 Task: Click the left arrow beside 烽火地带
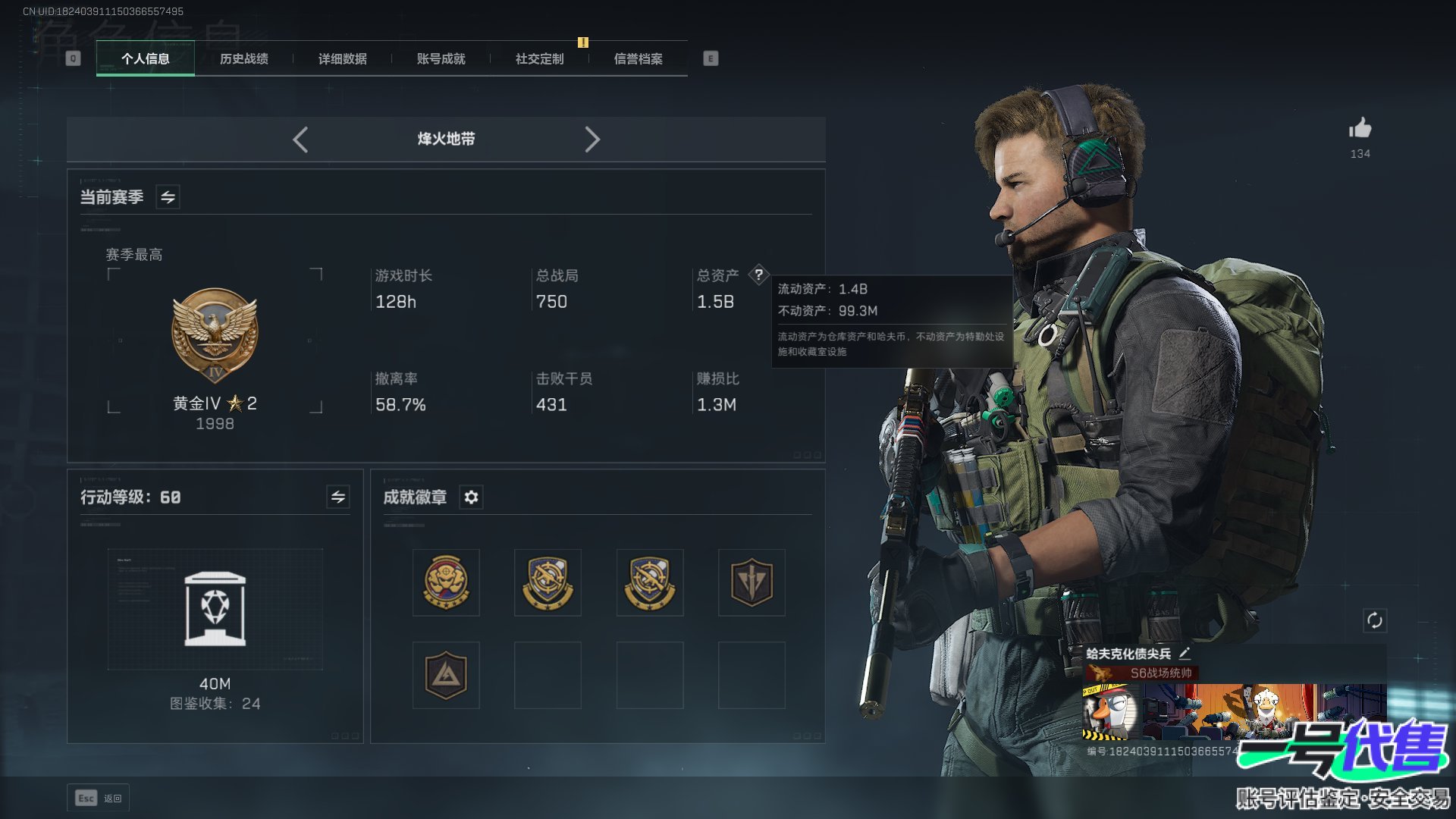click(300, 140)
